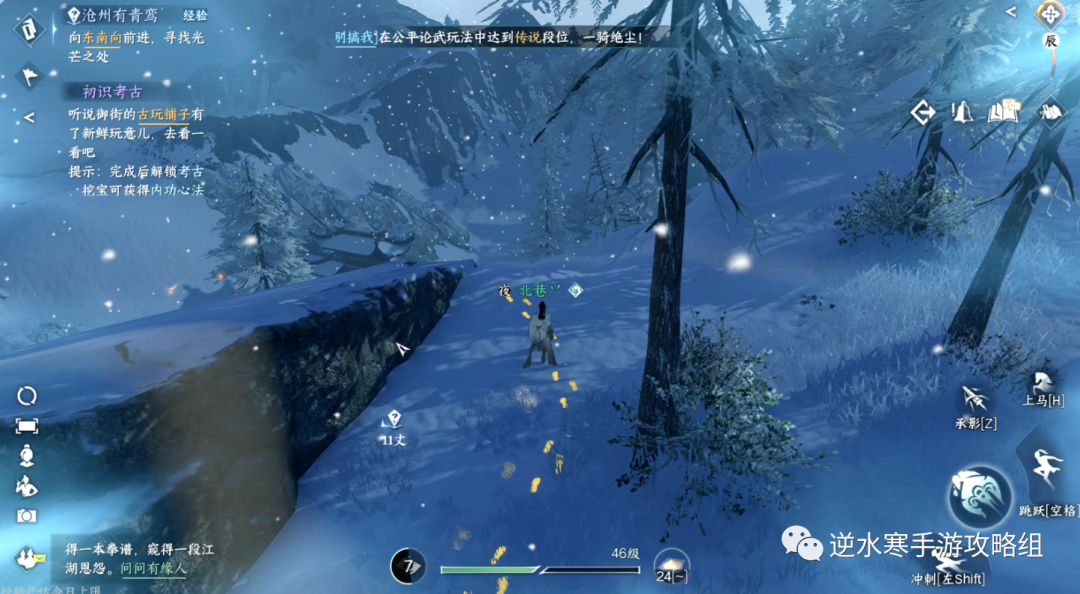Click the 问问有缘人 chat link

(153, 568)
